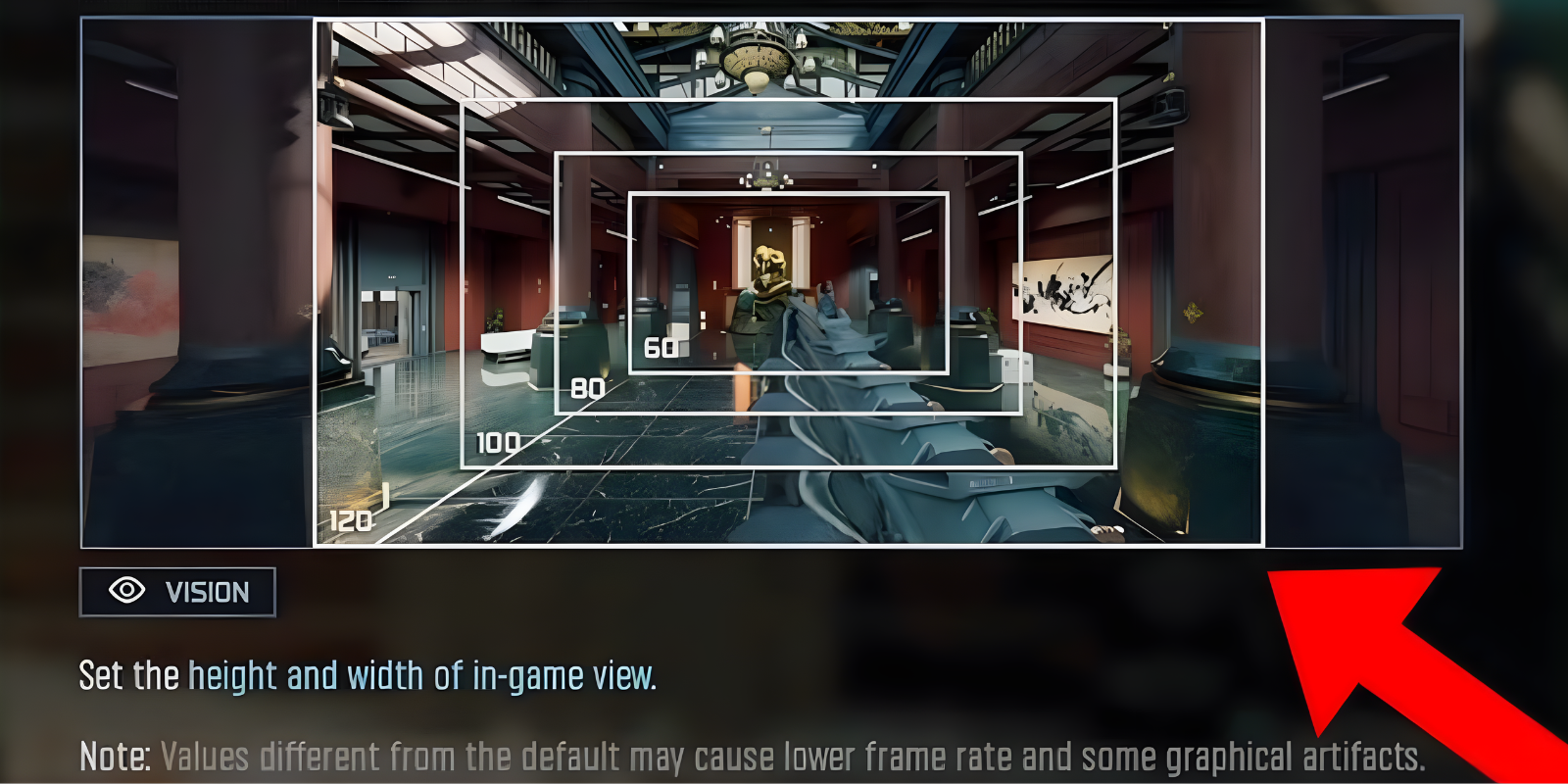
Task: Select the 80 FOV preview frame
Action: point(792,152)
